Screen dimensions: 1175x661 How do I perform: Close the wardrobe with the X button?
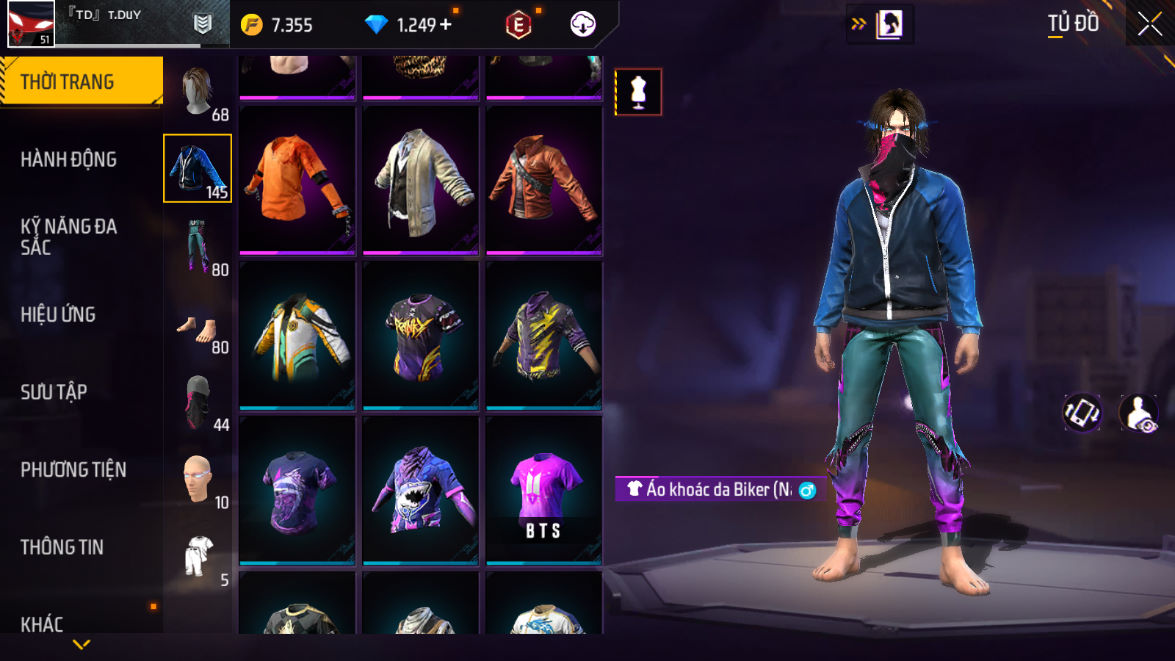tap(1150, 24)
